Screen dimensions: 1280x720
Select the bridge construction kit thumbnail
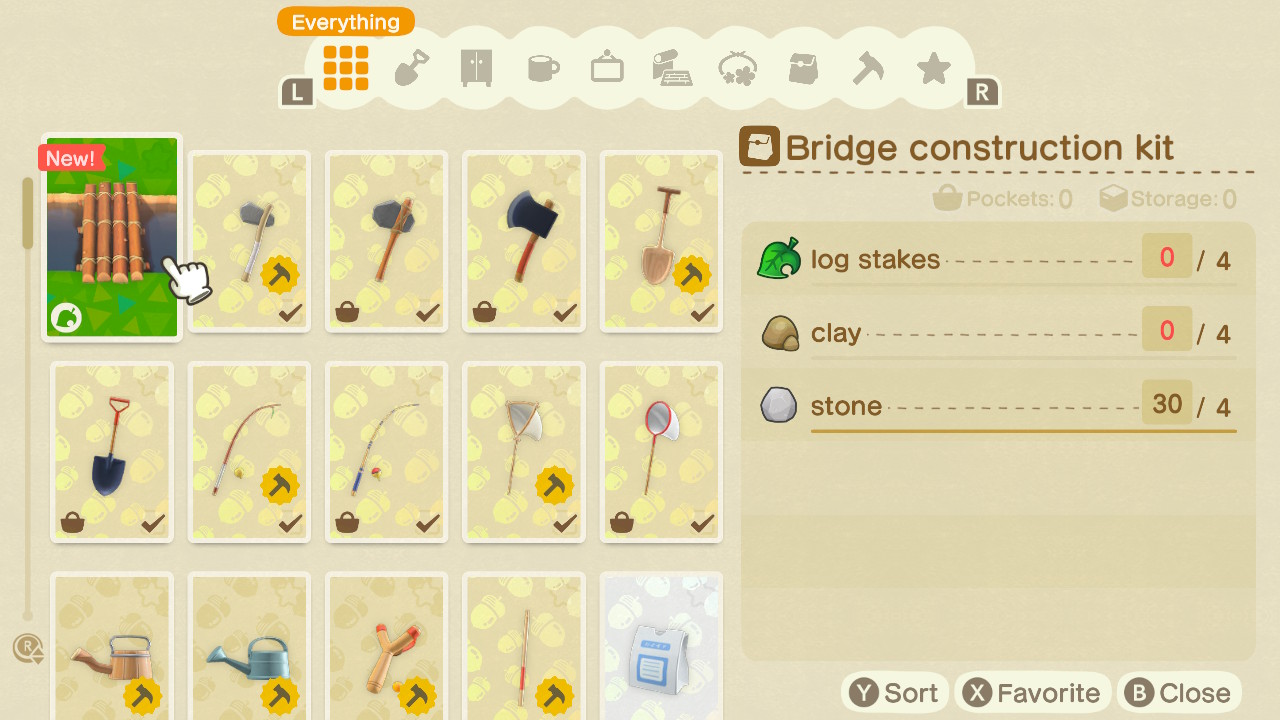click(x=111, y=234)
